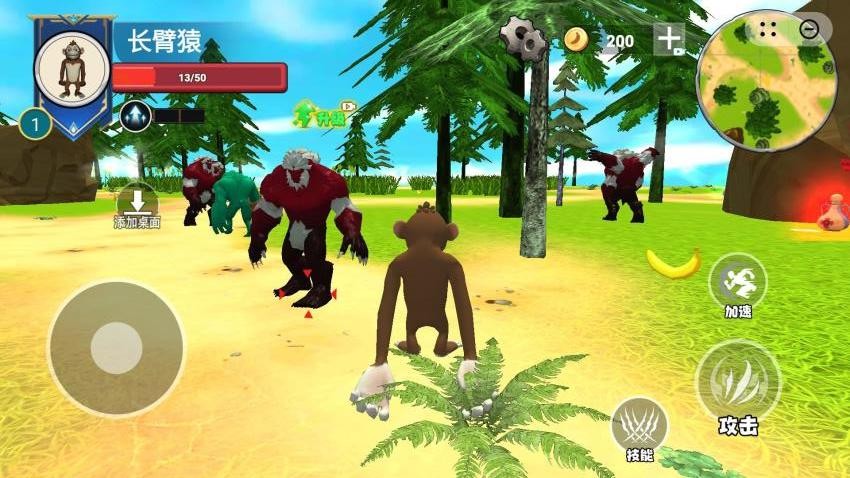The height and width of the screenshot is (478, 850).
Task: Tap the plus button to add coins
Action: pyautogui.click(x=669, y=39)
